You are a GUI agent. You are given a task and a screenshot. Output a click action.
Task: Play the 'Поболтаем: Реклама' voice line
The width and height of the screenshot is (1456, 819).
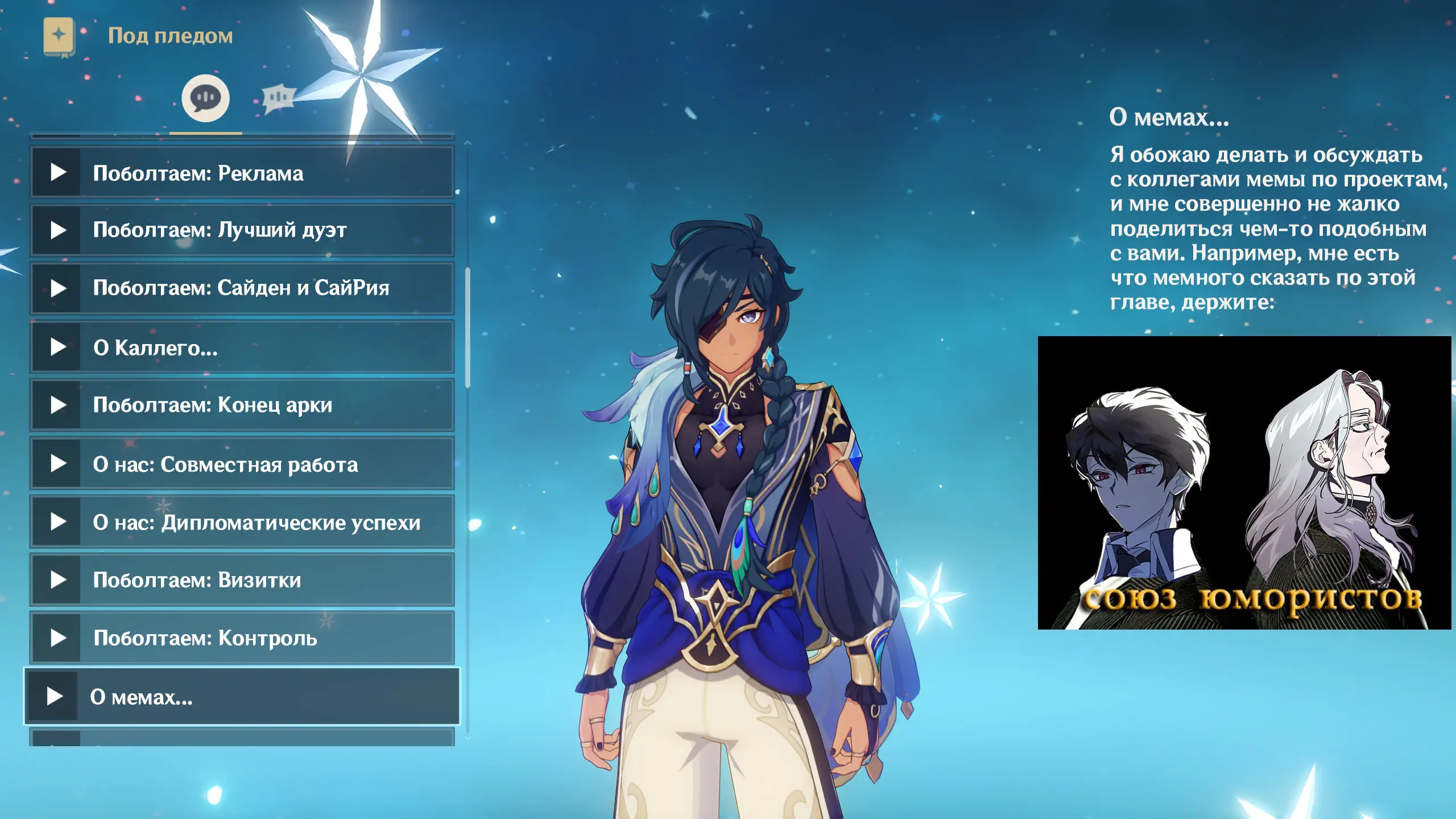click(242, 173)
